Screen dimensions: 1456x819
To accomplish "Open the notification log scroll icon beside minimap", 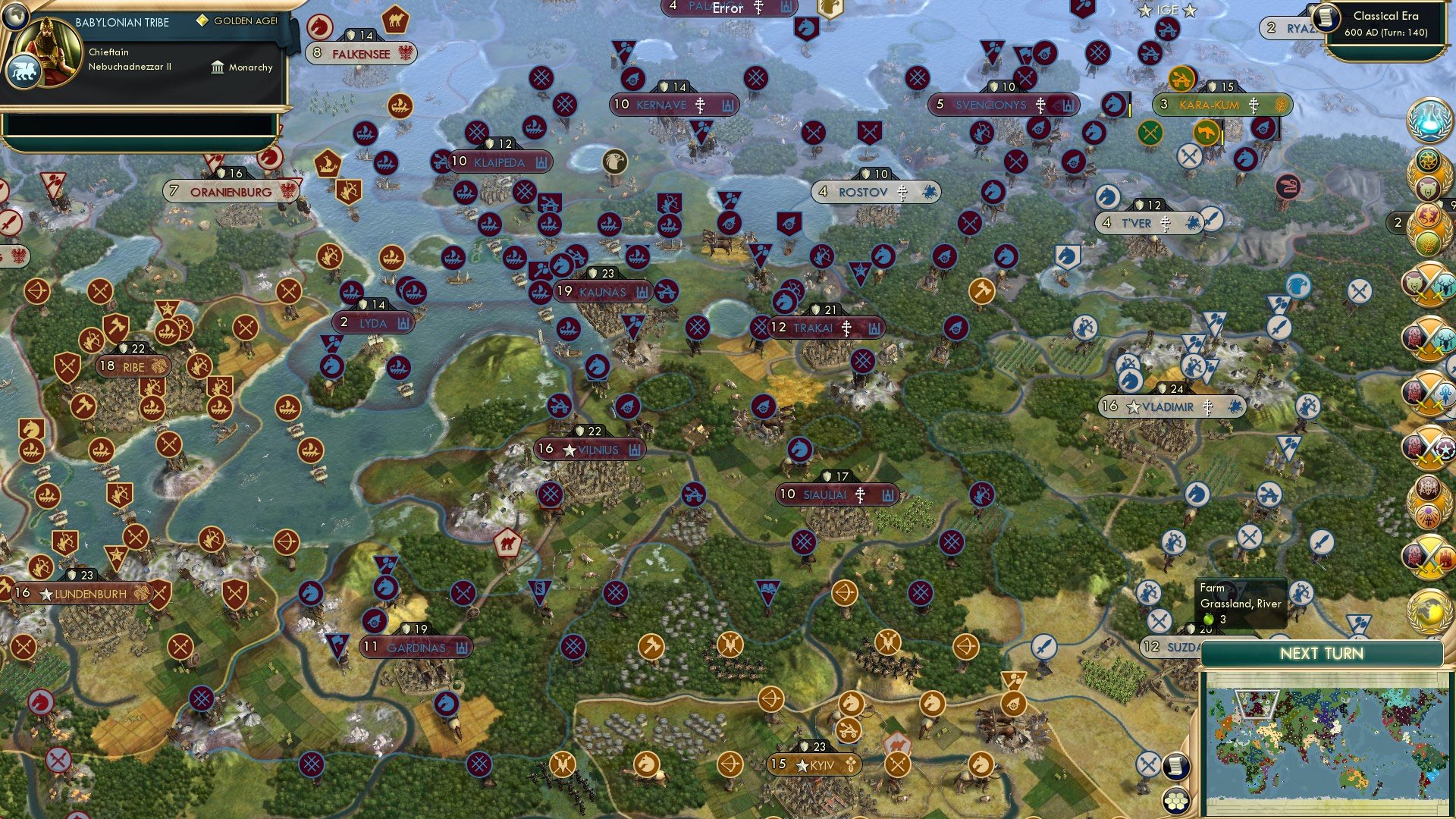I will click(1176, 766).
